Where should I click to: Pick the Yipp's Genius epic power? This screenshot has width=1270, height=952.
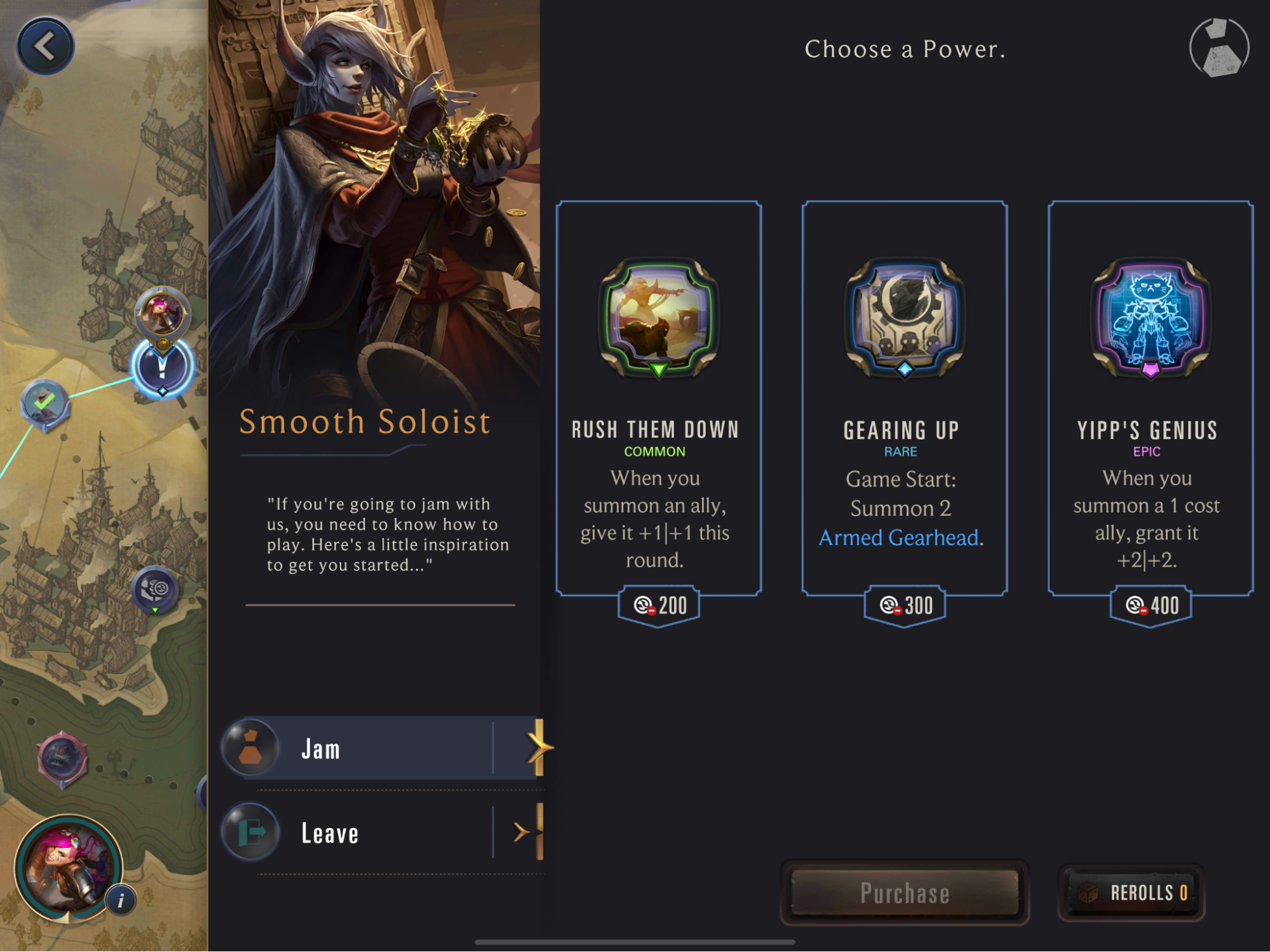(1151, 399)
